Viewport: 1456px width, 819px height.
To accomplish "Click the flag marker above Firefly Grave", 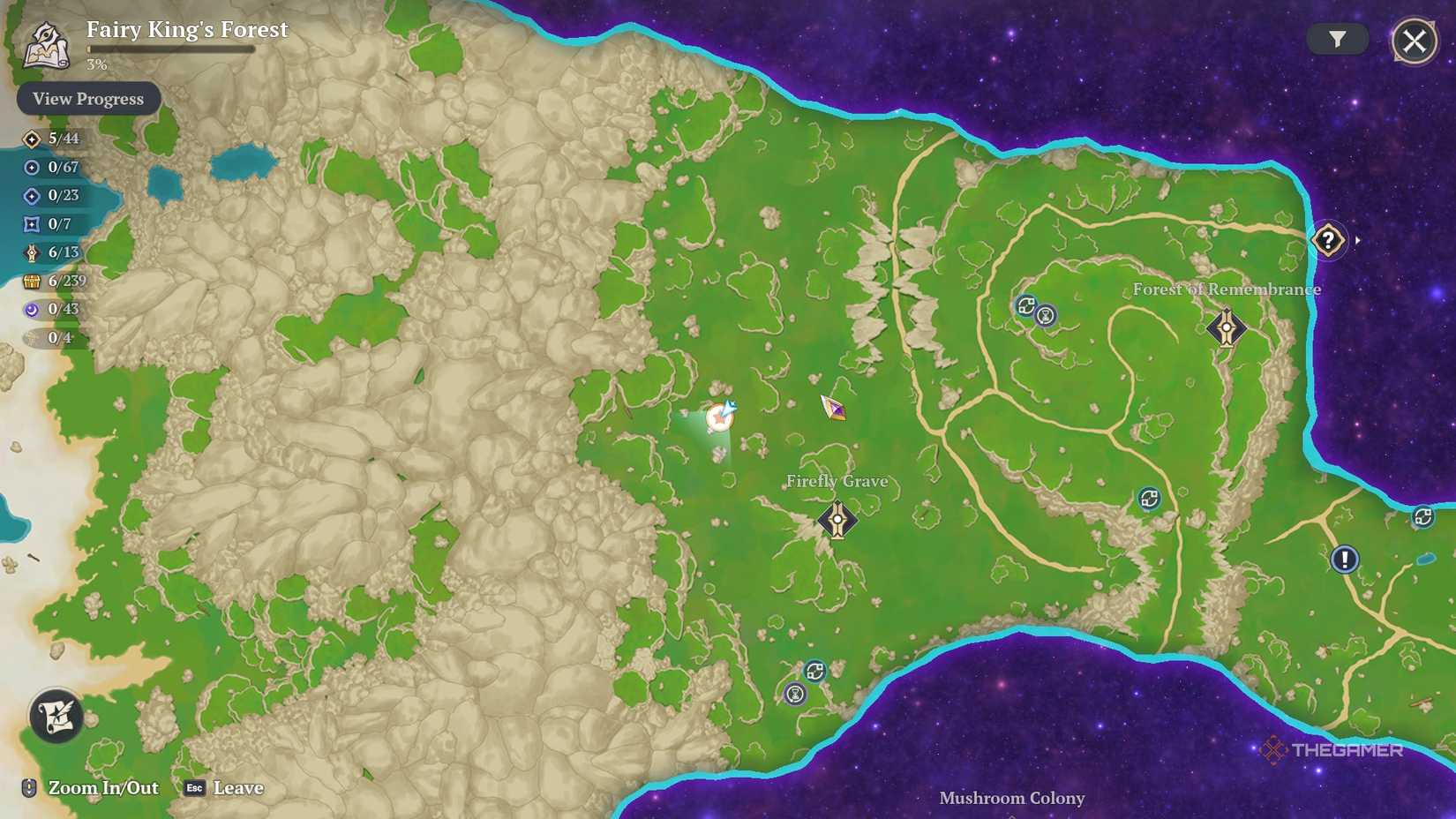I will [832, 409].
